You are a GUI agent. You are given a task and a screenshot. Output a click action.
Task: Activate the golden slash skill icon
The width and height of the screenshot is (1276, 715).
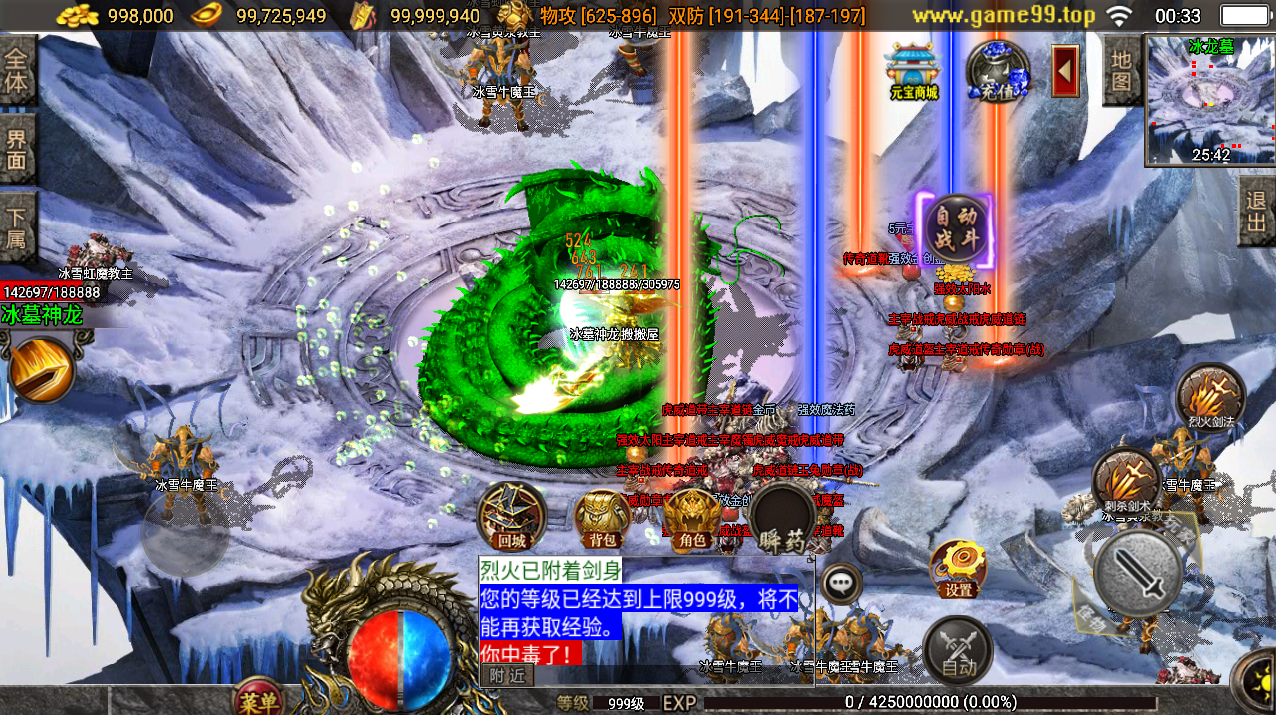coord(42,370)
